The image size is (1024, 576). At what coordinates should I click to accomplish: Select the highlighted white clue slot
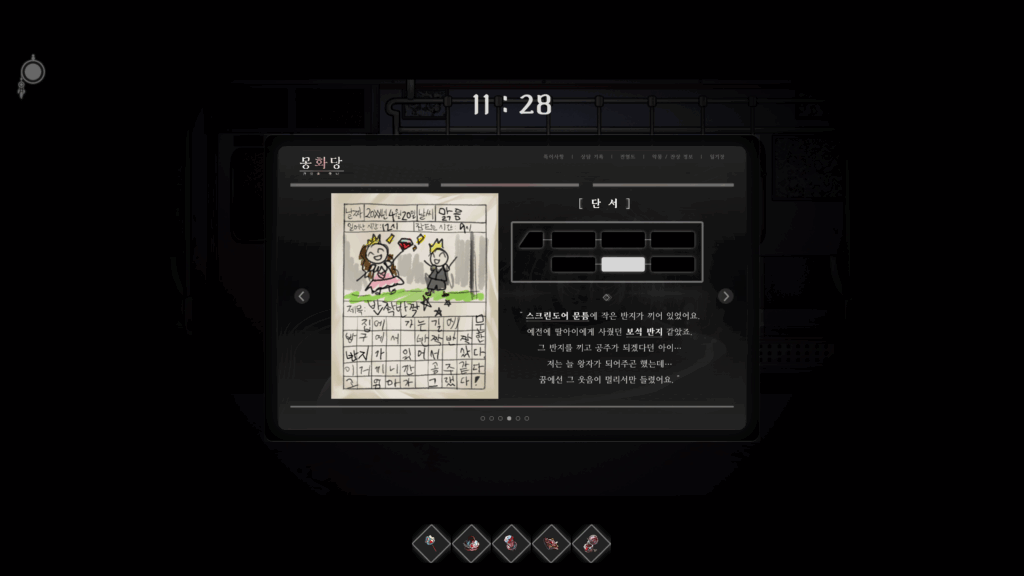(623, 265)
